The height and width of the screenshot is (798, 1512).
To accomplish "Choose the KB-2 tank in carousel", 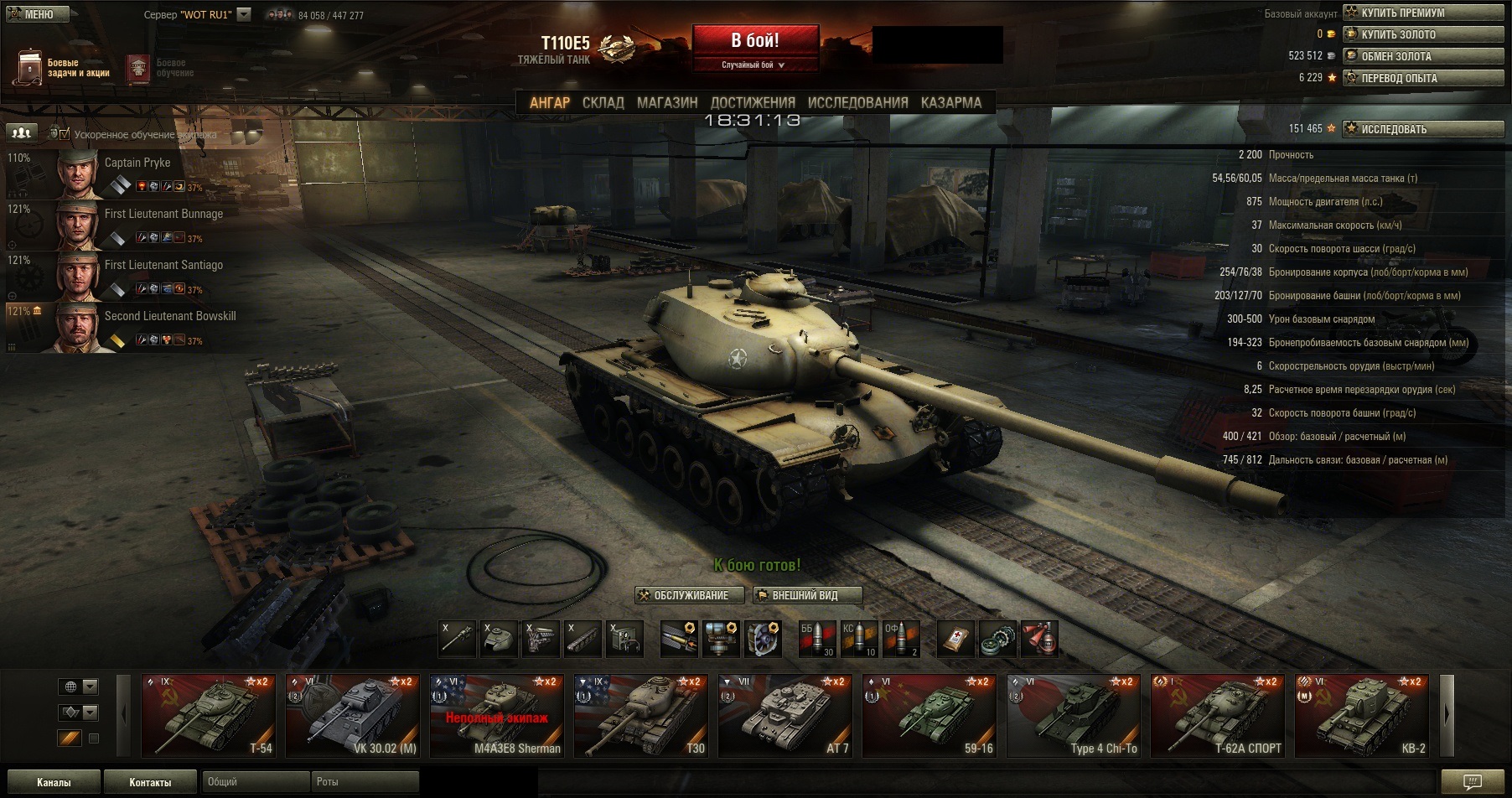I will tap(1362, 715).
